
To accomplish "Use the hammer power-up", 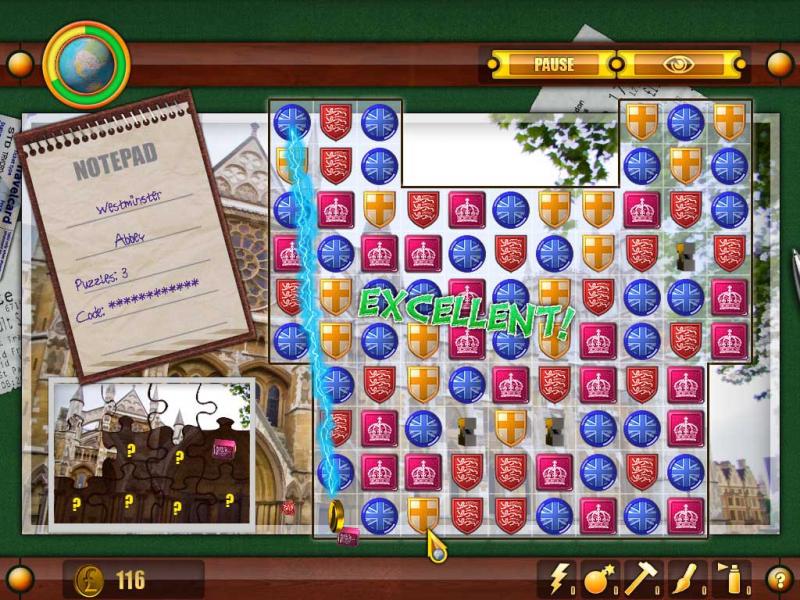I will [640, 578].
